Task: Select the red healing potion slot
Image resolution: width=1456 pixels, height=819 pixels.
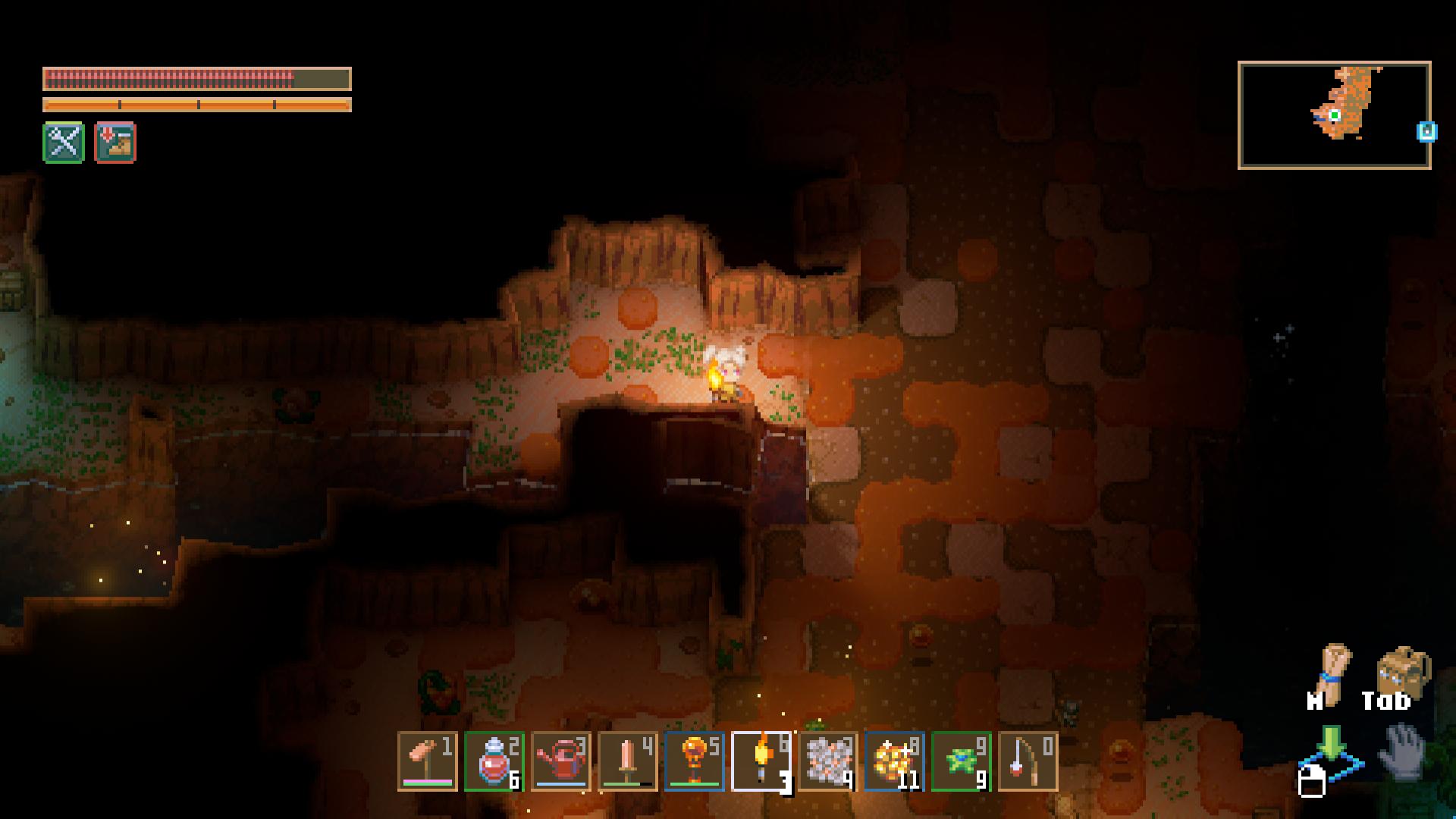Action: click(494, 761)
